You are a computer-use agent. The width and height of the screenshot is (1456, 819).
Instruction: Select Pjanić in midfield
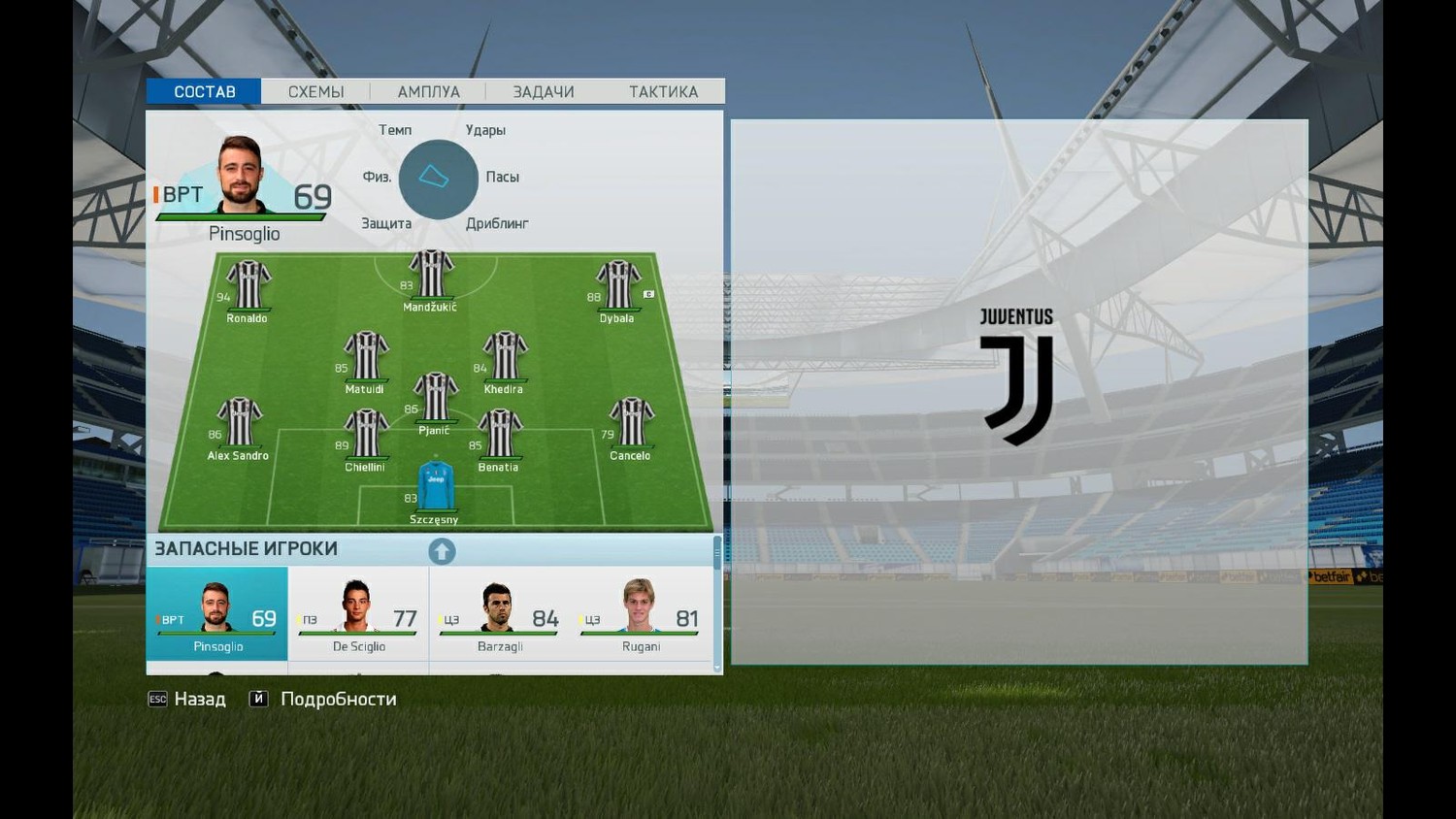tap(436, 397)
